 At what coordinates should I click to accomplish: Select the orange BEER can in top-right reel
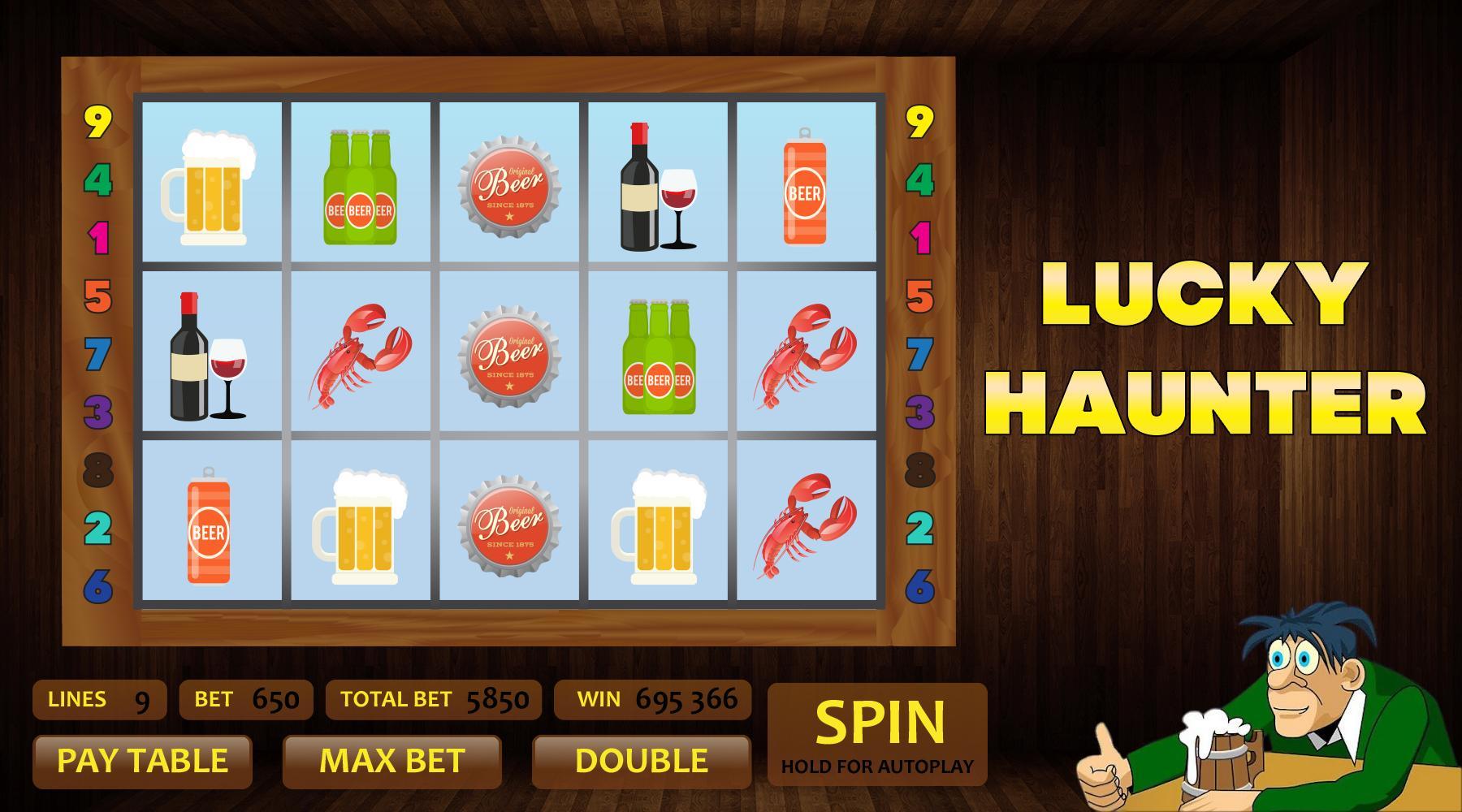805,185
